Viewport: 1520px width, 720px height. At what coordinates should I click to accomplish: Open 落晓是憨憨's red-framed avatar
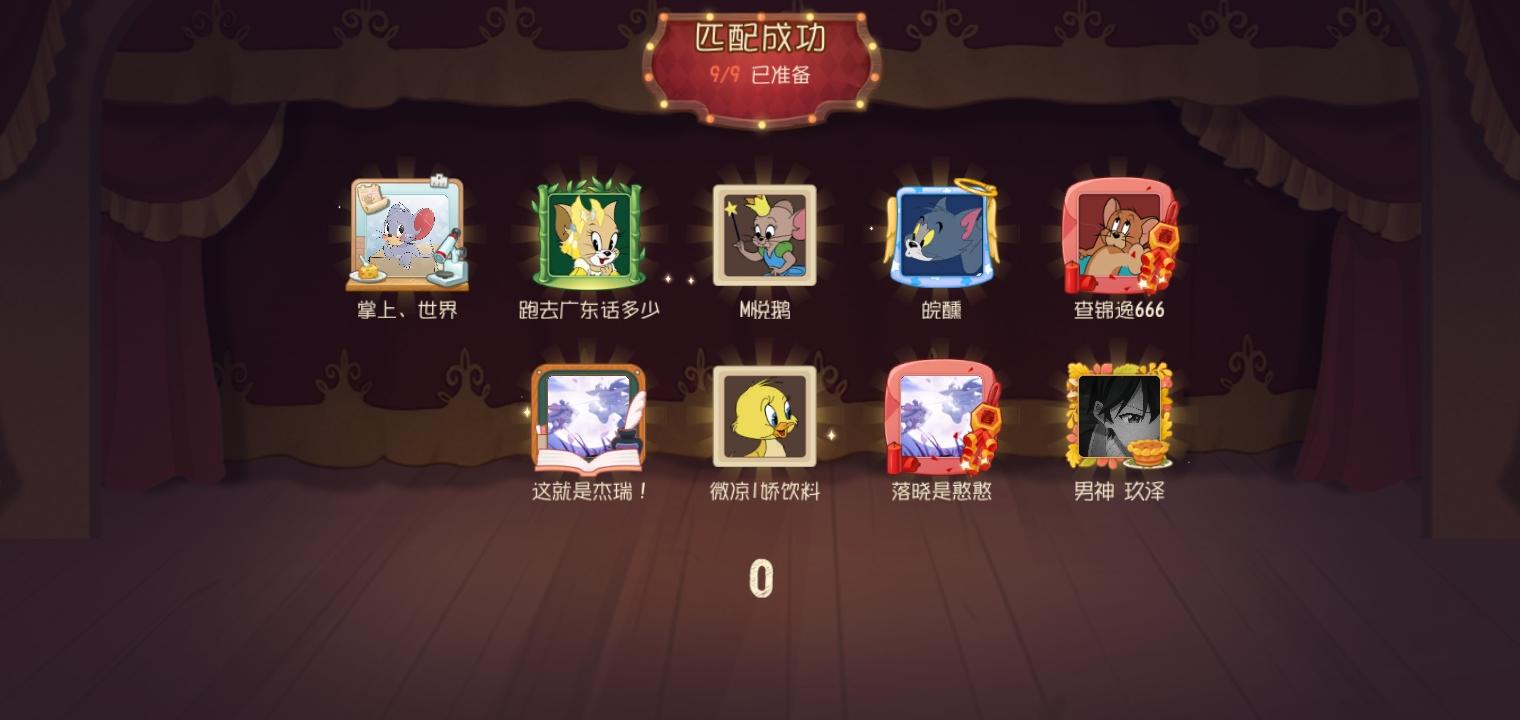(940, 416)
